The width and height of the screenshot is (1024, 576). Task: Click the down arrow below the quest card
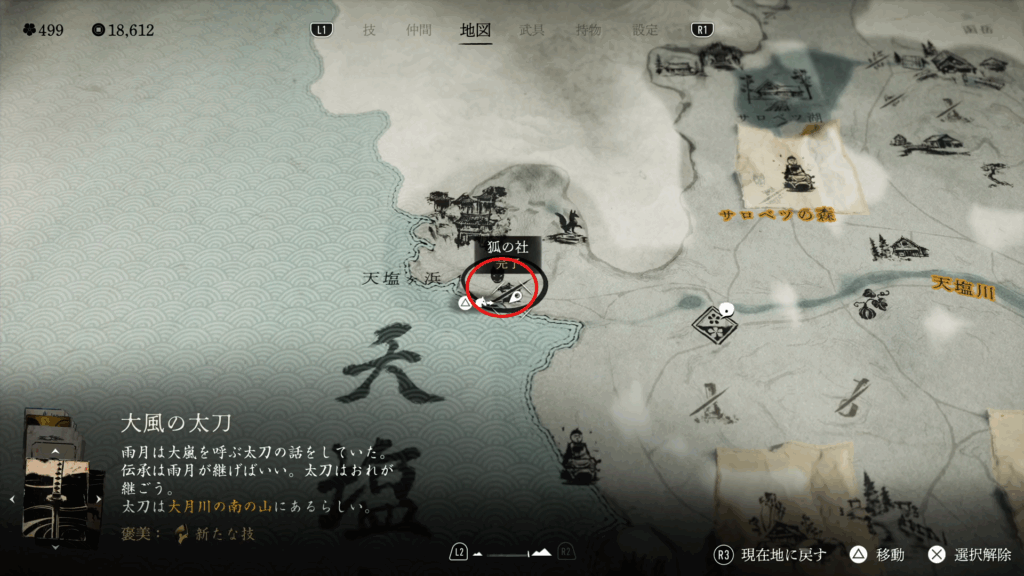point(56,546)
